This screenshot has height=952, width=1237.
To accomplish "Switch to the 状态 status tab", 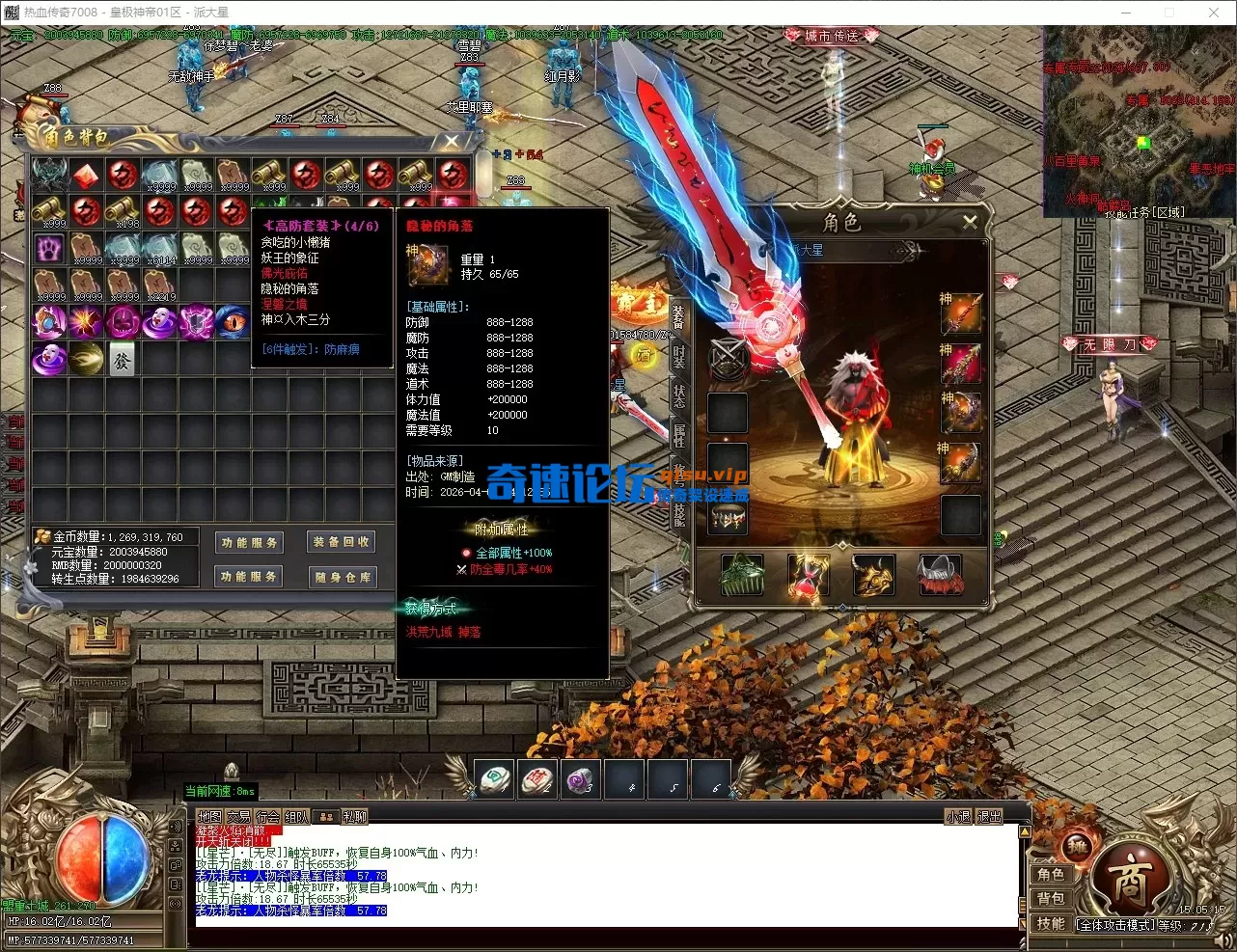I will click(679, 396).
